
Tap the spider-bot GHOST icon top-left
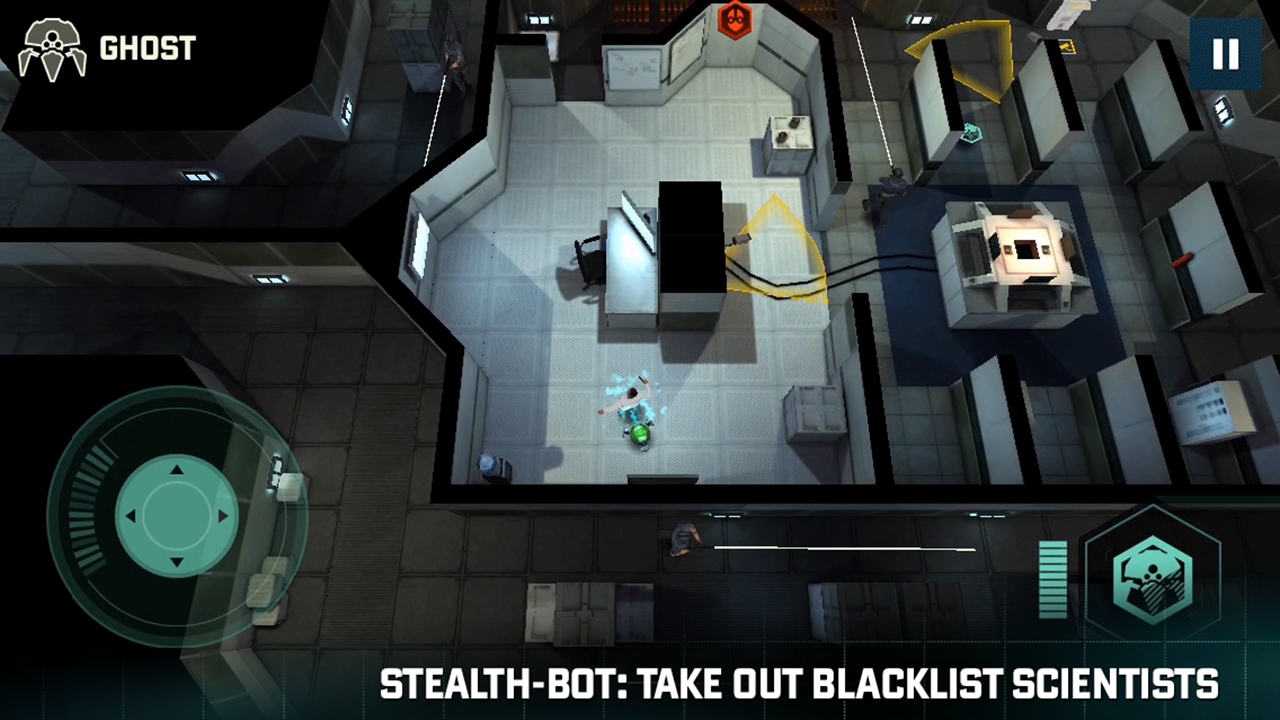point(52,48)
